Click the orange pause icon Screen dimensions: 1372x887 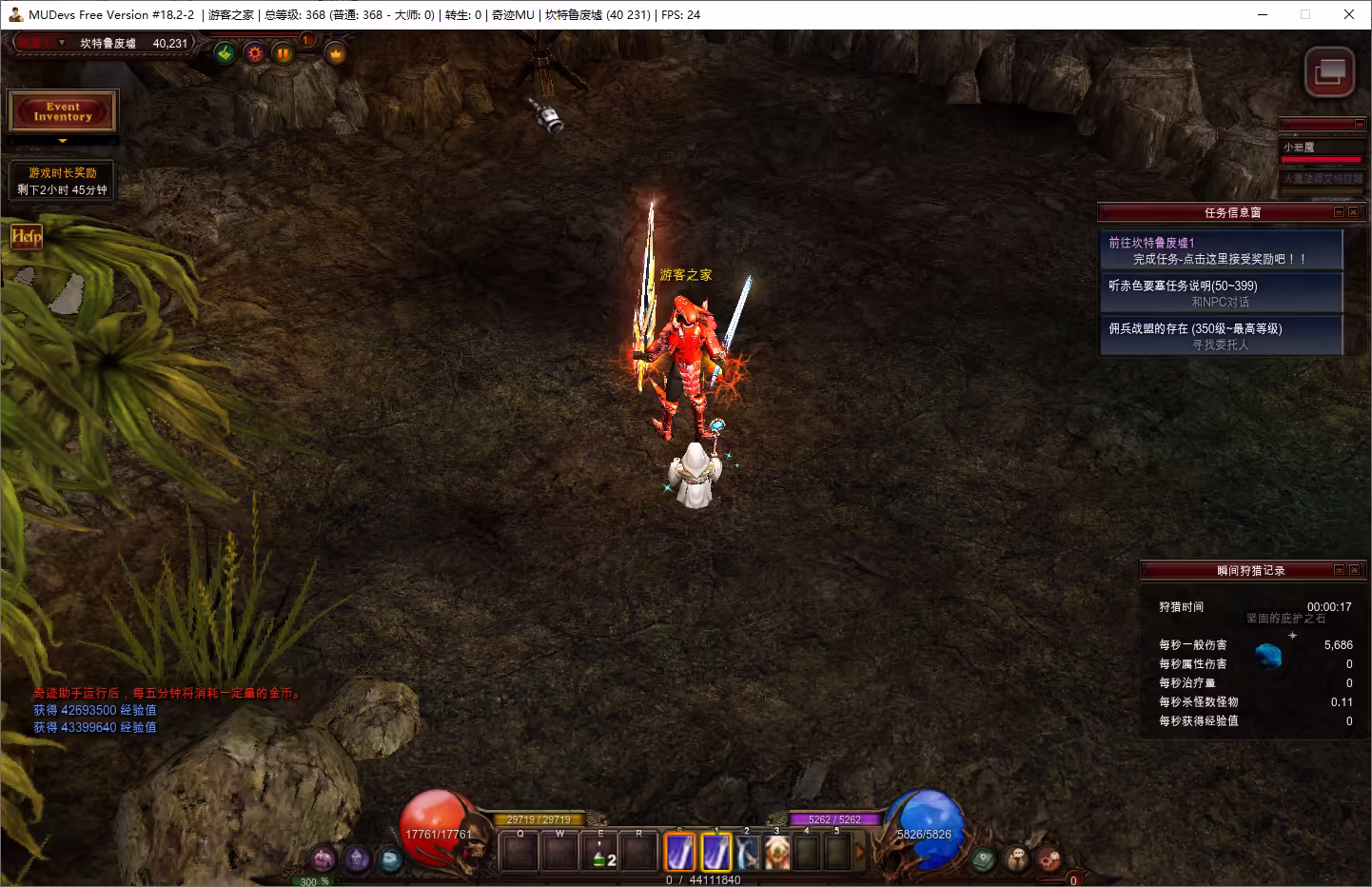click(x=283, y=53)
